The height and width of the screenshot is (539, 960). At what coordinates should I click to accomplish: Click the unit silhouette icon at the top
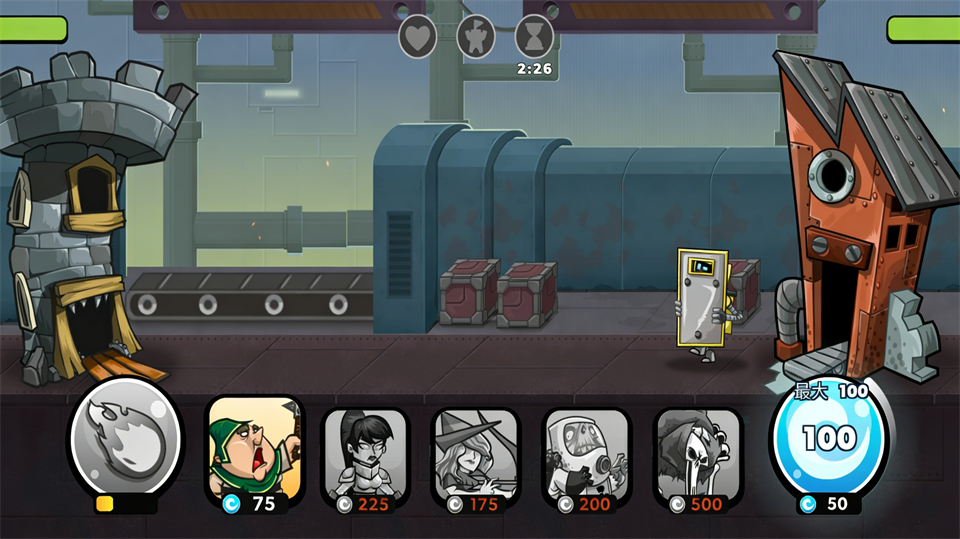(x=476, y=38)
